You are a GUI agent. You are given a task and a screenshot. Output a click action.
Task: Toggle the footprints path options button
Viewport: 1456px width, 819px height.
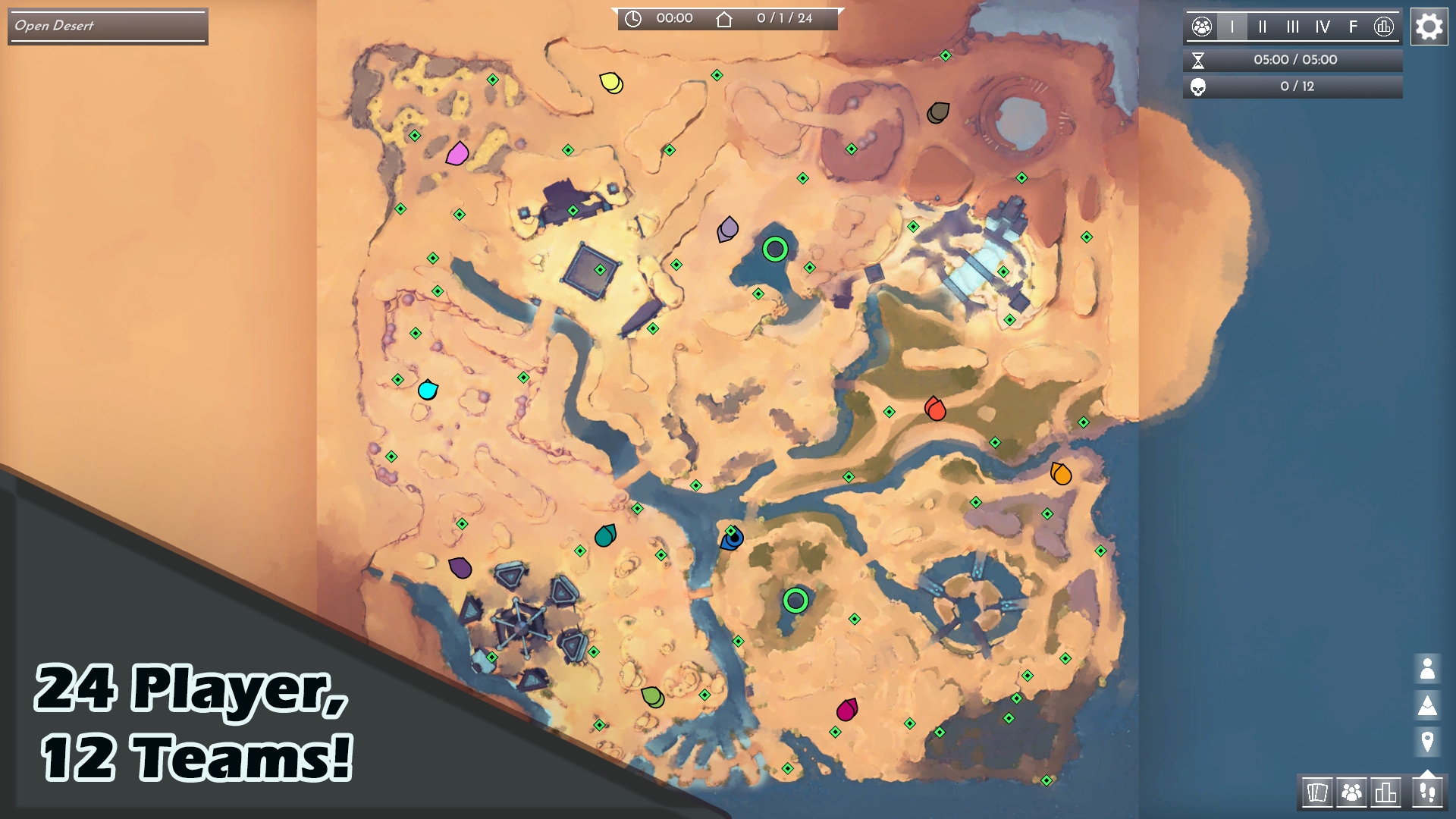pos(1427,793)
